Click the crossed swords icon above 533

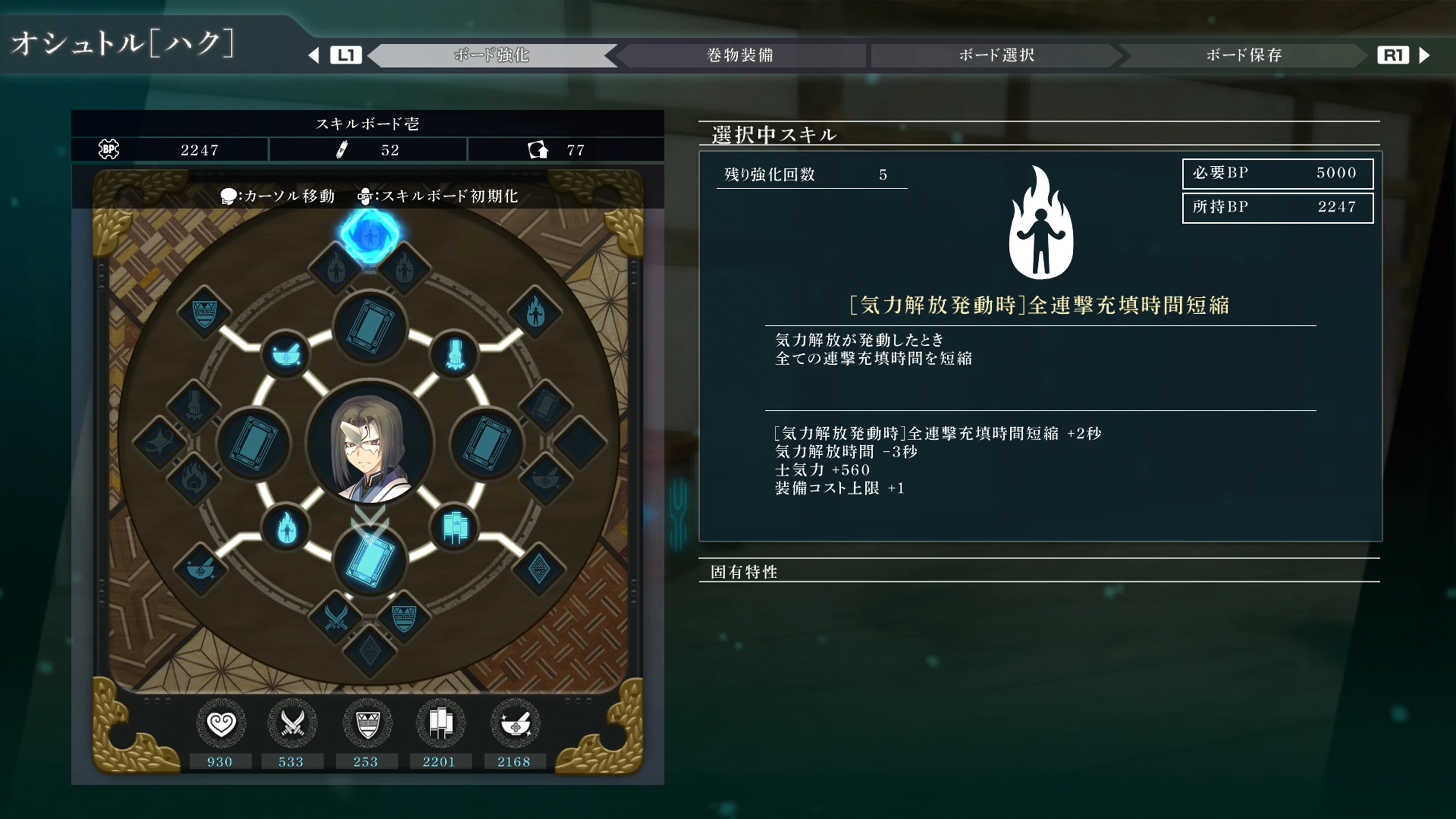click(x=293, y=722)
